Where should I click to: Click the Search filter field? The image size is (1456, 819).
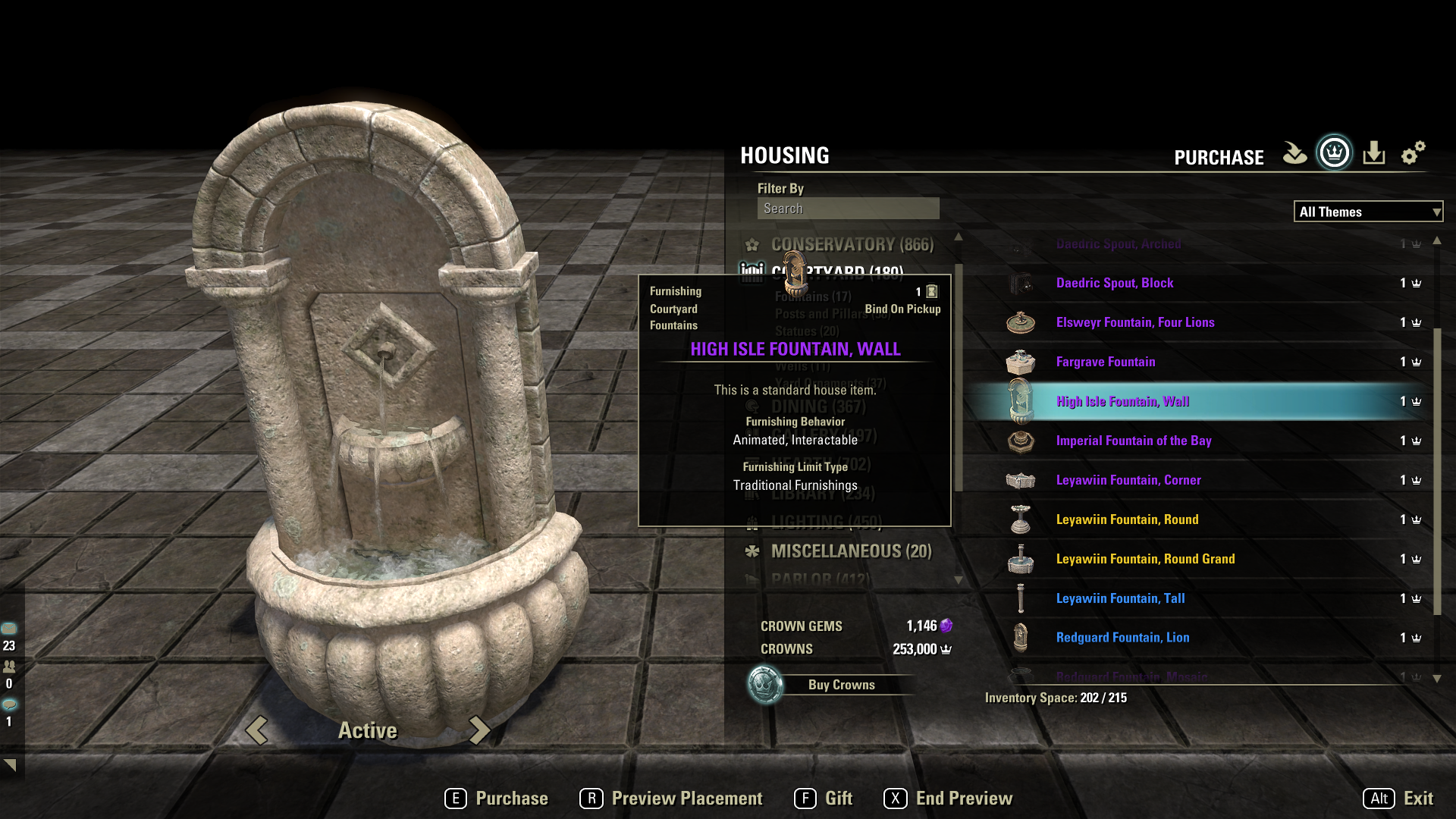tap(848, 209)
